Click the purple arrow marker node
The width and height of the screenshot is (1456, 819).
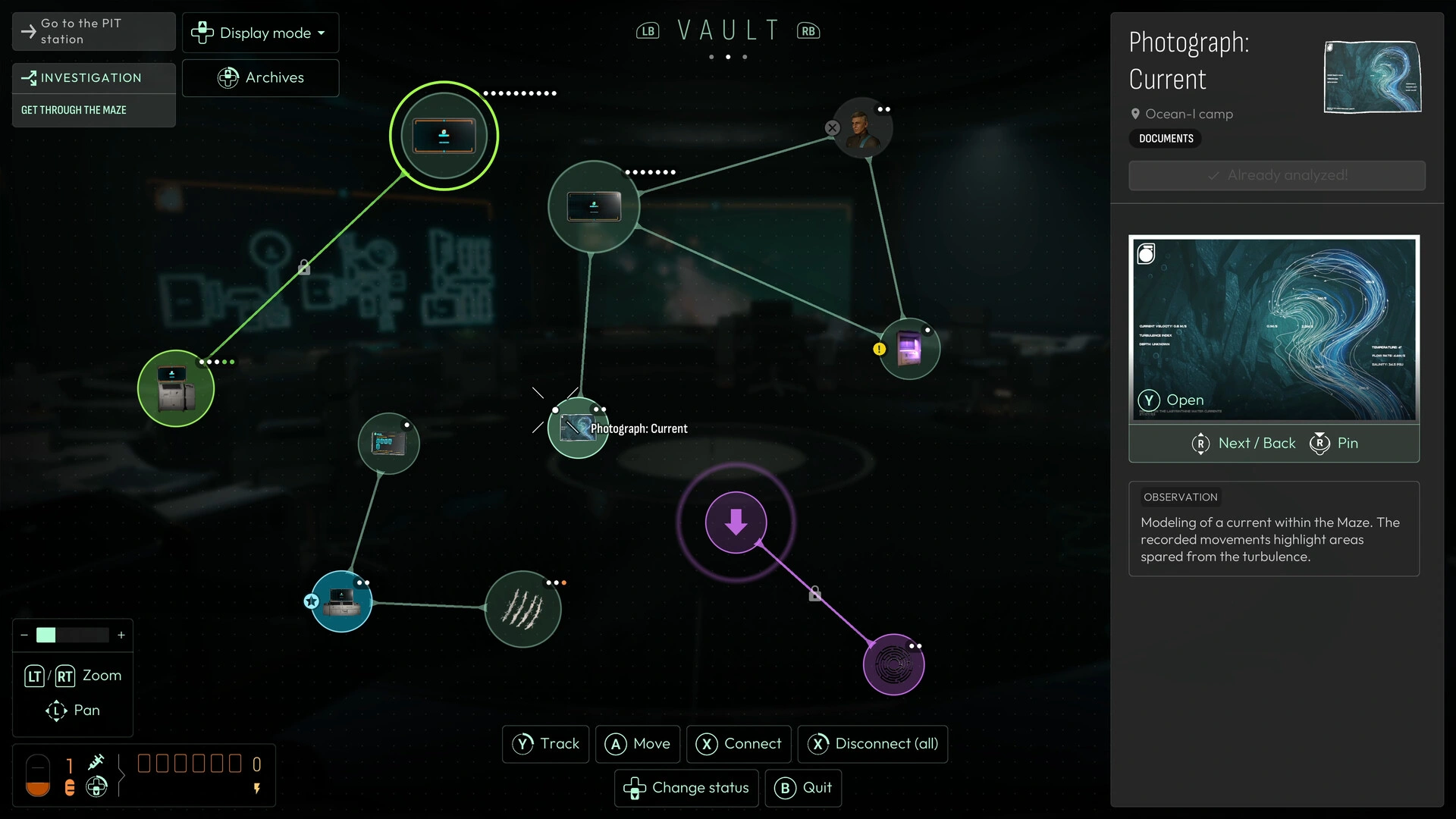[x=736, y=522]
